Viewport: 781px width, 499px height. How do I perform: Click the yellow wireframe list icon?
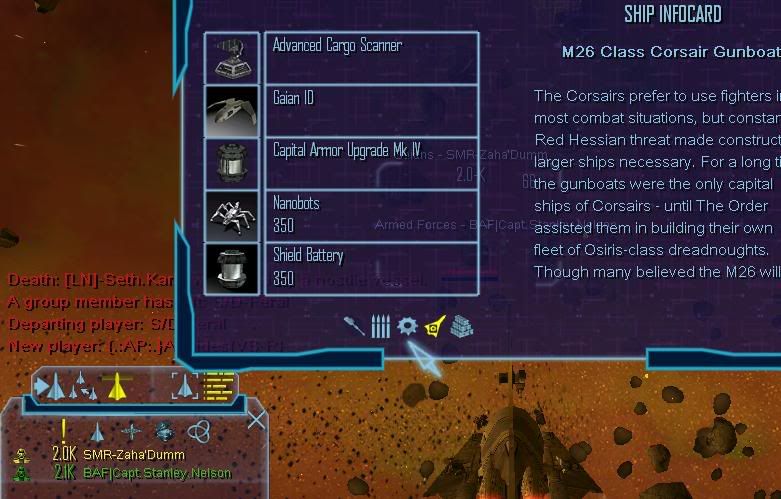tap(218, 384)
